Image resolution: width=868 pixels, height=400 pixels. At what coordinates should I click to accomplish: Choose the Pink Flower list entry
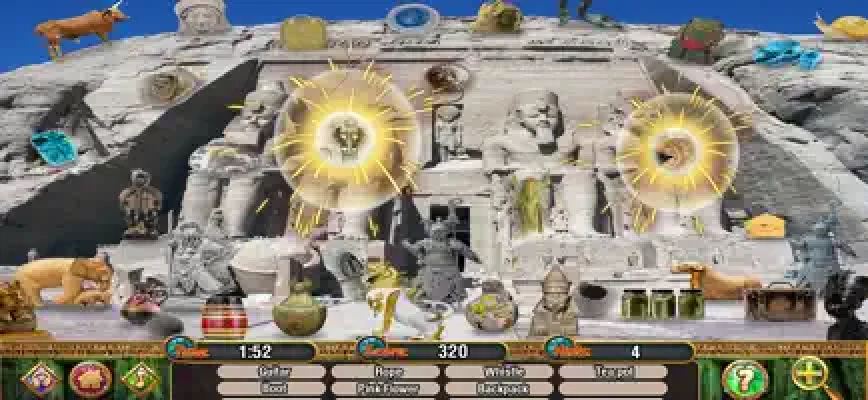click(x=385, y=387)
